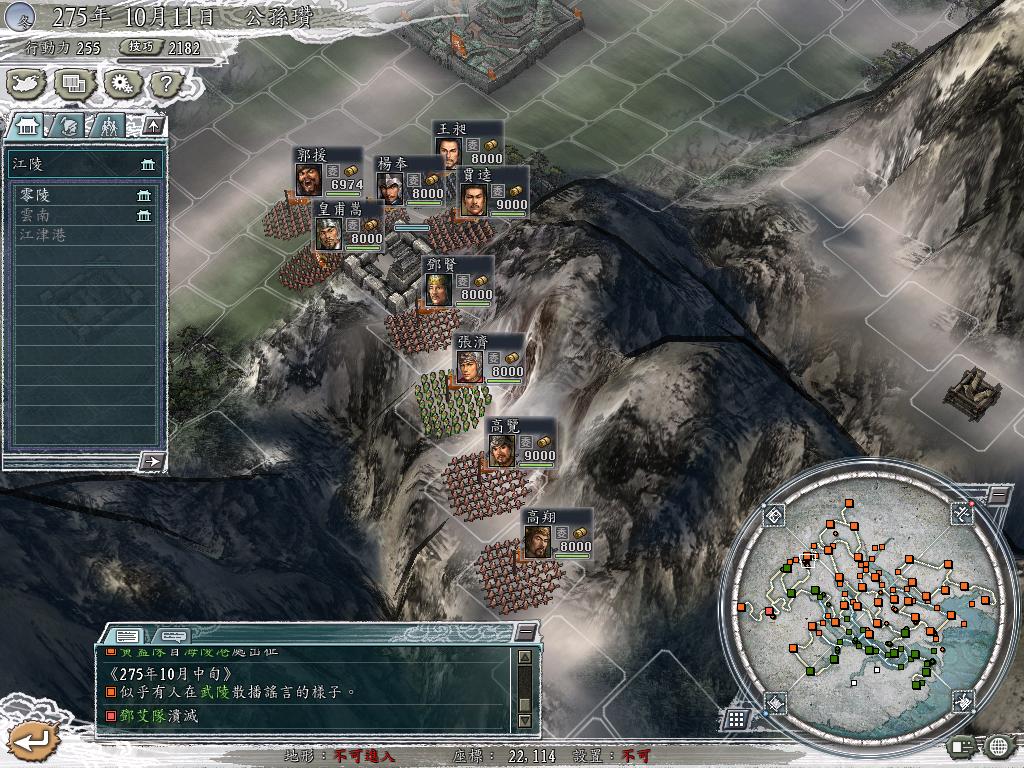This screenshot has width=1024, height=768.
Task: Switch to the two-people units tab
Action: pos(108,126)
